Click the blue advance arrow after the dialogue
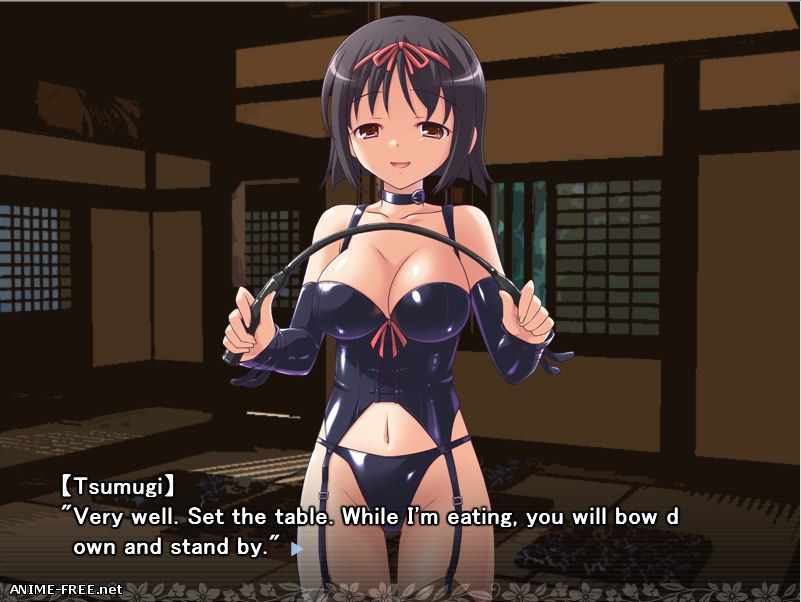Image resolution: width=801 pixels, height=602 pixels. click(x=296, y=548)
